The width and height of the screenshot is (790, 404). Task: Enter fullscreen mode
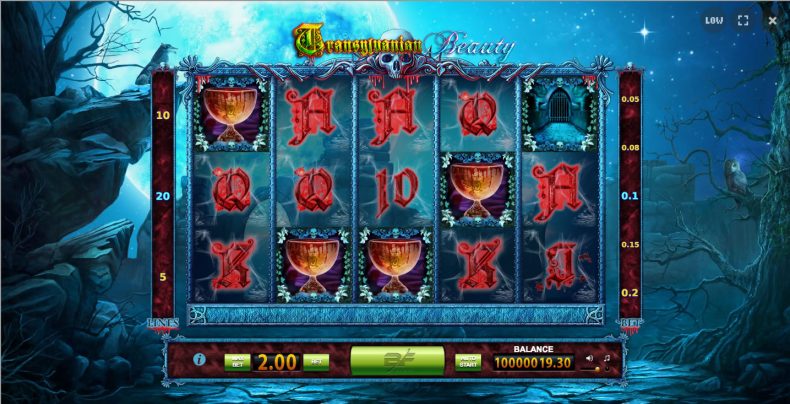pyautogui.click(x=743, y=20)
